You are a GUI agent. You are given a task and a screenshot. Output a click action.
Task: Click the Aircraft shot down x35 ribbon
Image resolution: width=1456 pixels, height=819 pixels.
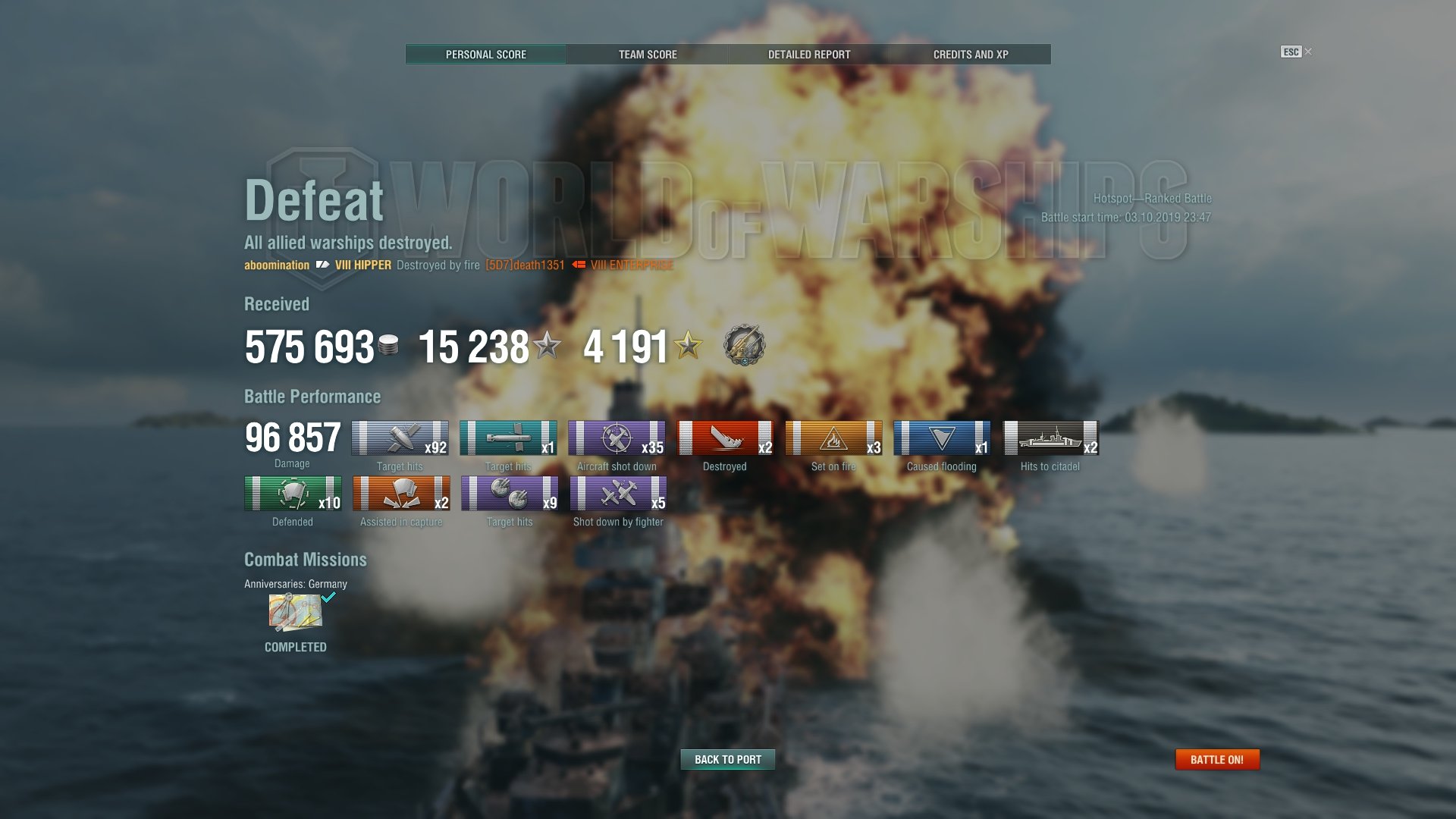(x=617, y=438)
